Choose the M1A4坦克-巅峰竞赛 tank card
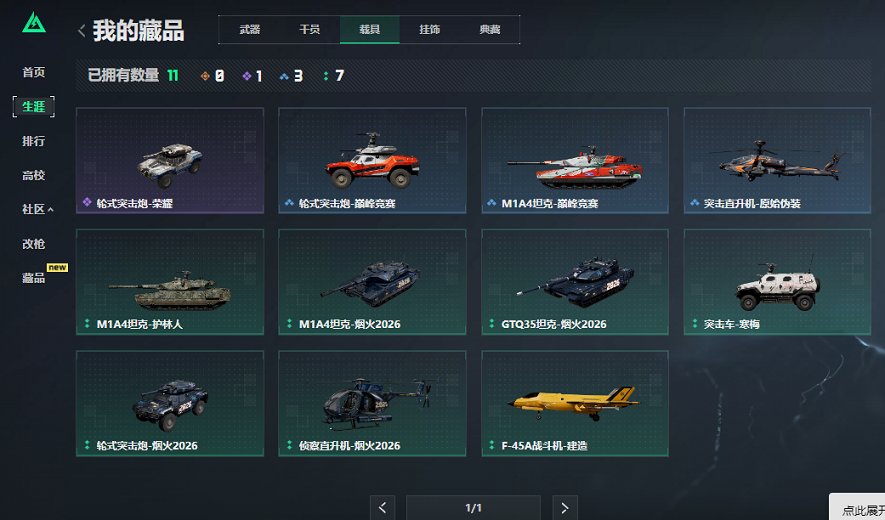885x520 pixels. (x=575, y=160)
